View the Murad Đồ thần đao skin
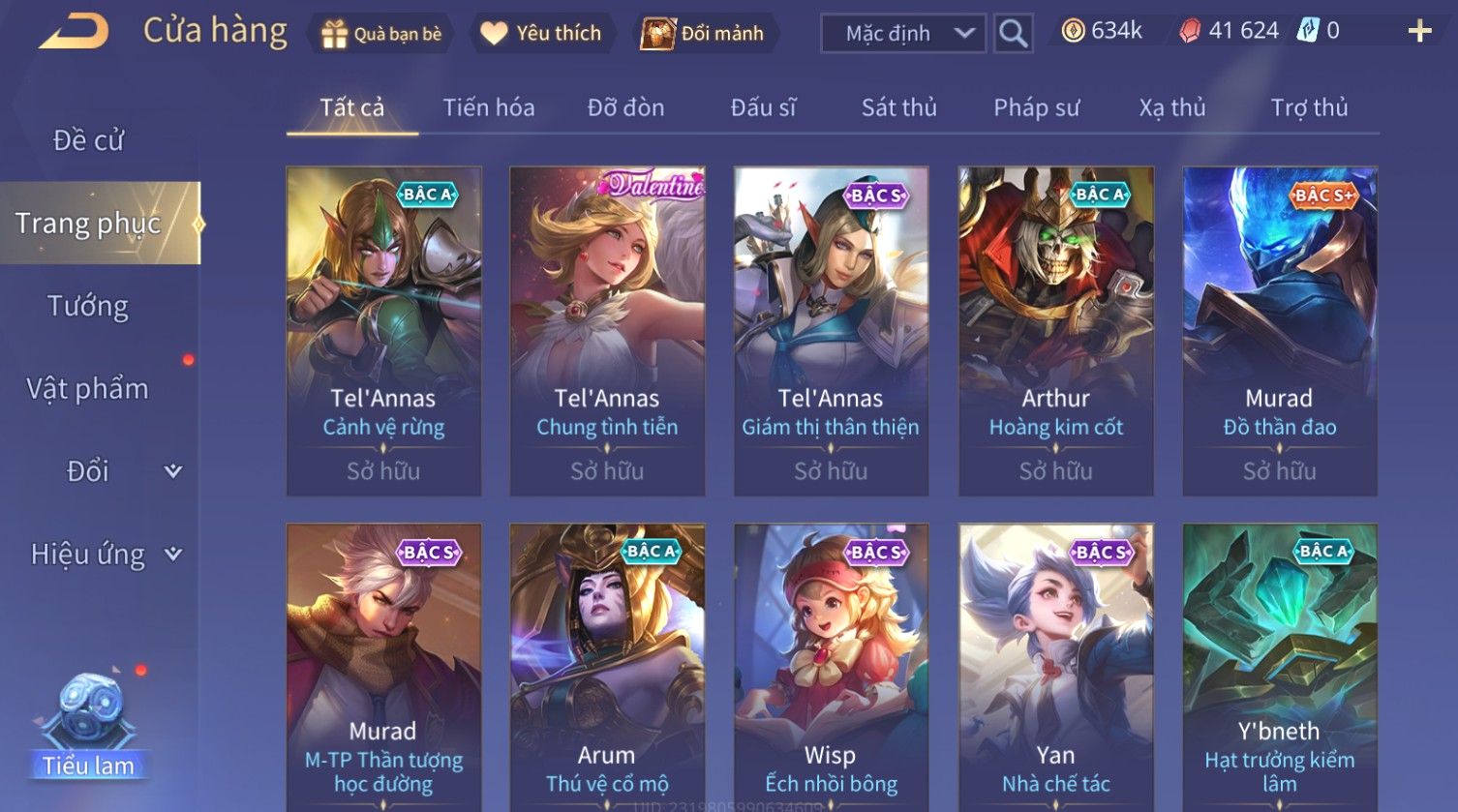The height and width of the screenshot is (812, 1458). coord(1279,331)
